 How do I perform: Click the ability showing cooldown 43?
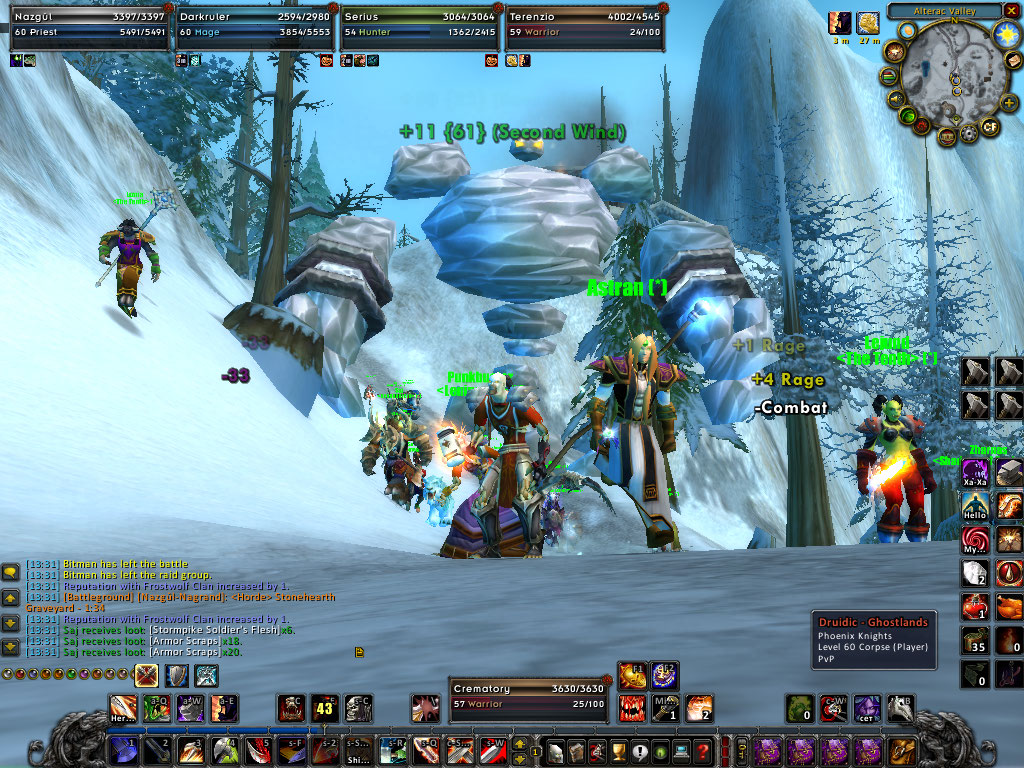(x=325, y=708)
